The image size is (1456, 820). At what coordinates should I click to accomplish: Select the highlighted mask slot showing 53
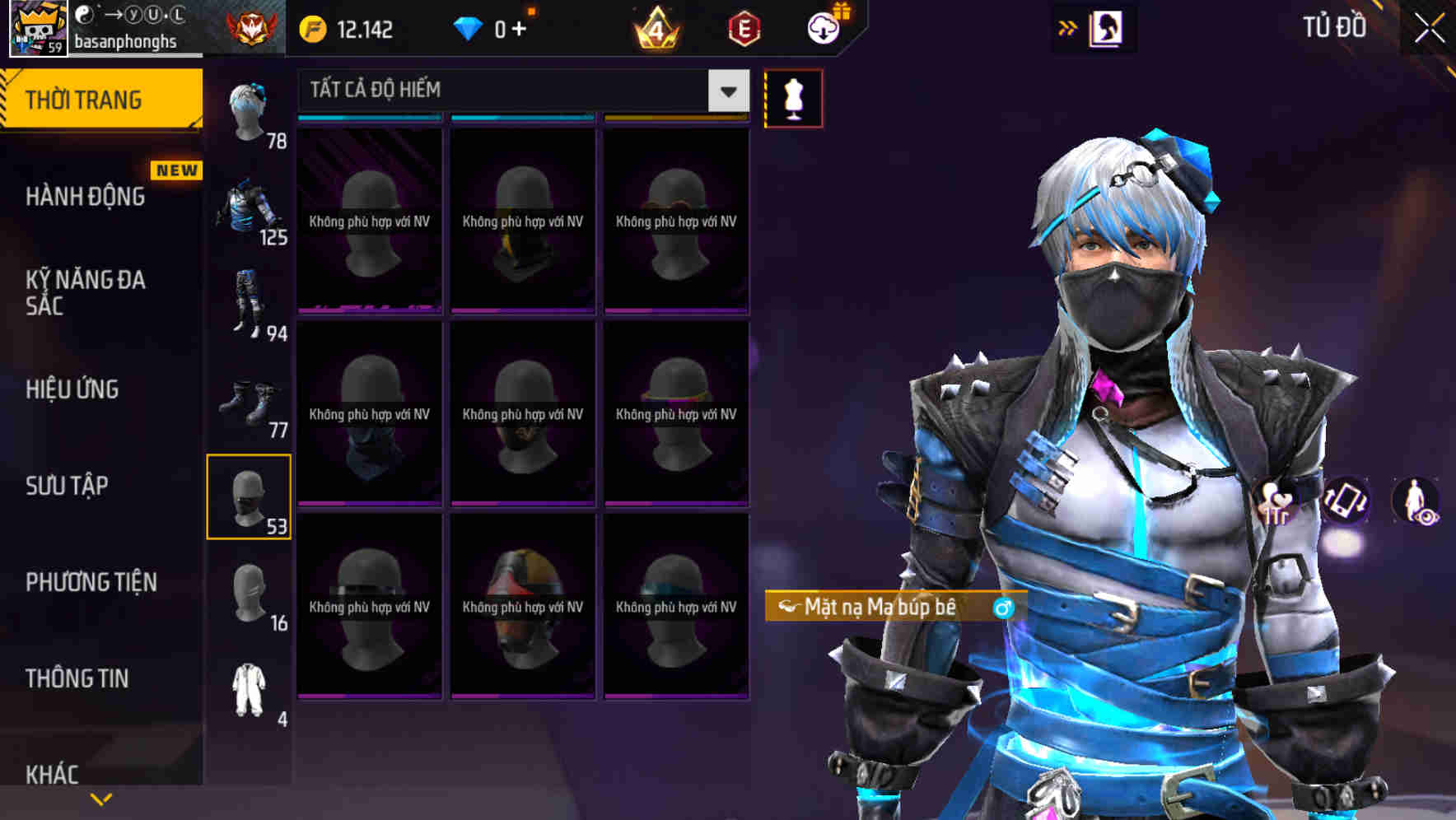[x=249, y=495]
